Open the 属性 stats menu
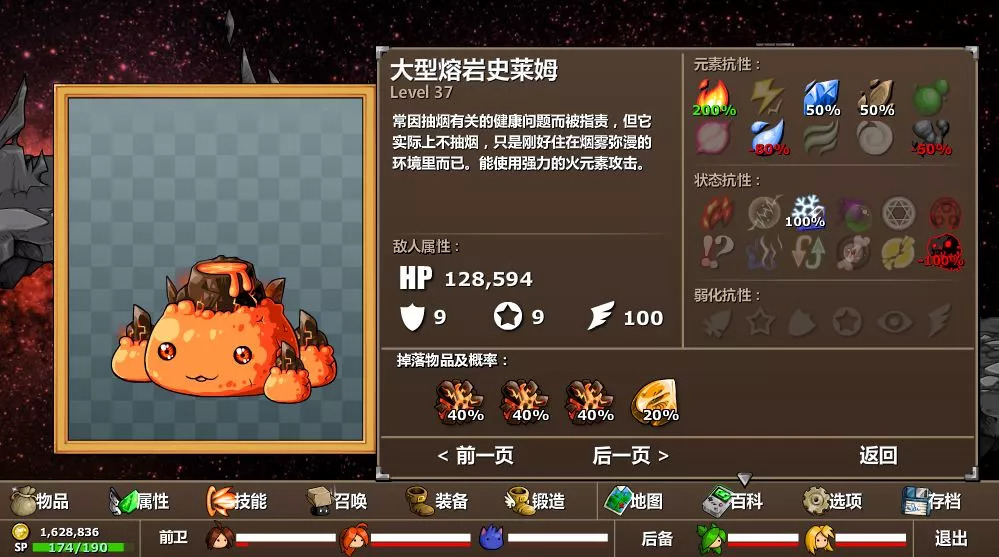999x557 pixels. [x=140, y=501]
